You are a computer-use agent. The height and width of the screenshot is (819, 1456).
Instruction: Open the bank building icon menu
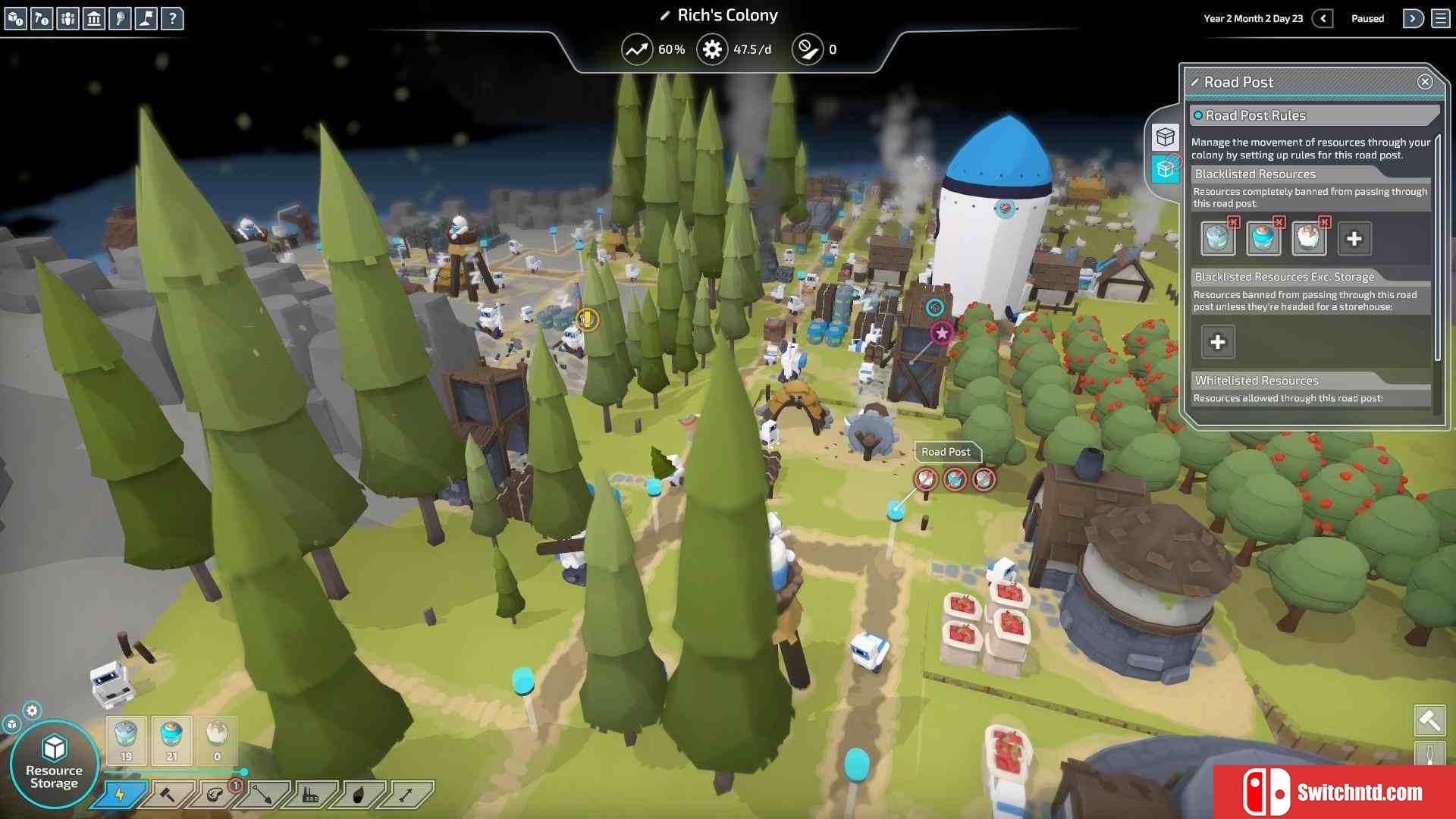point(94,18)
